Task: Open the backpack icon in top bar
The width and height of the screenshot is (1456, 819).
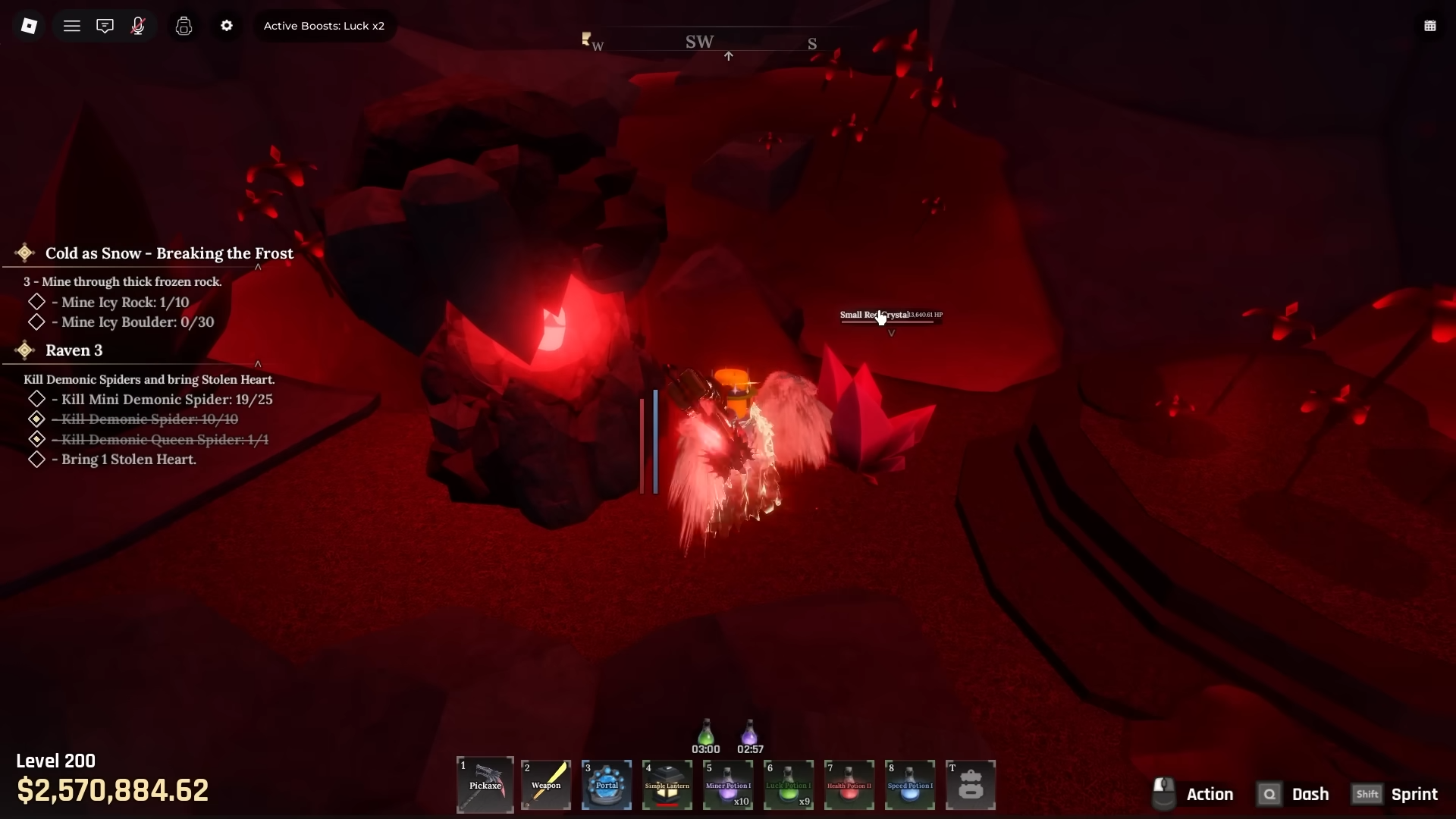Action: (x=184, y=26)
